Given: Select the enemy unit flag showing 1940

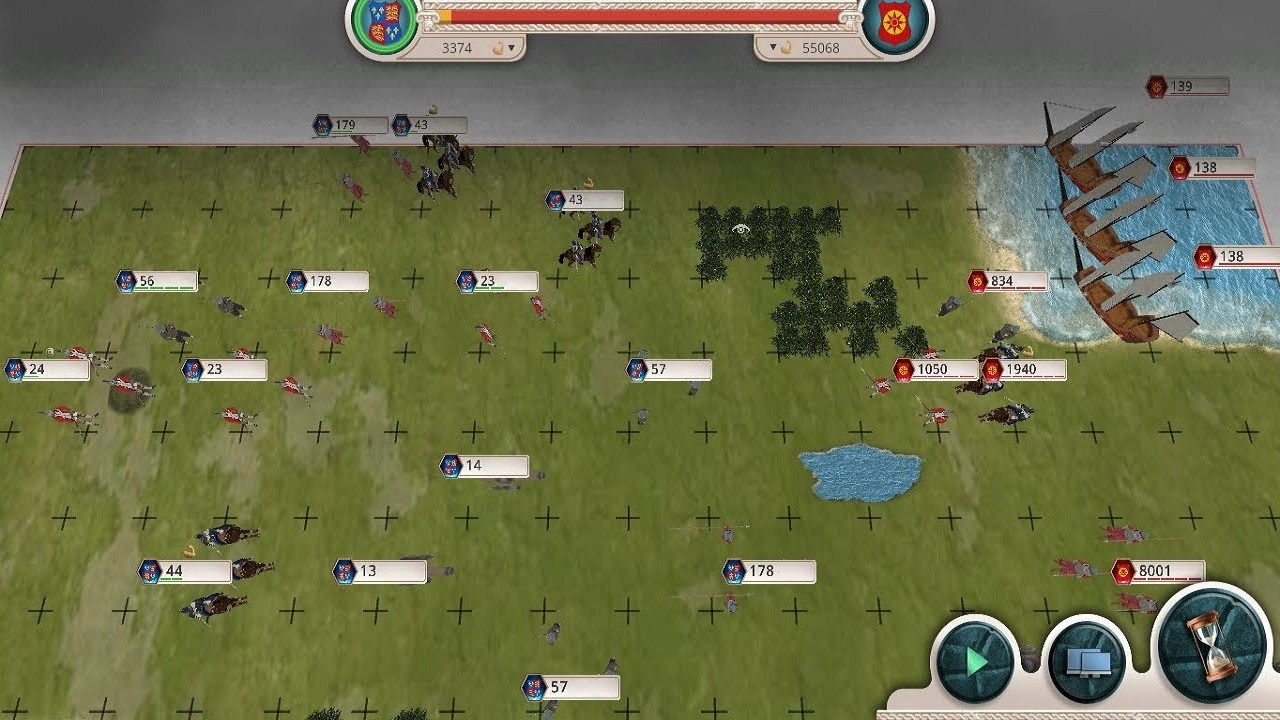Looking at the screenshot, I should pos(1020,369).
